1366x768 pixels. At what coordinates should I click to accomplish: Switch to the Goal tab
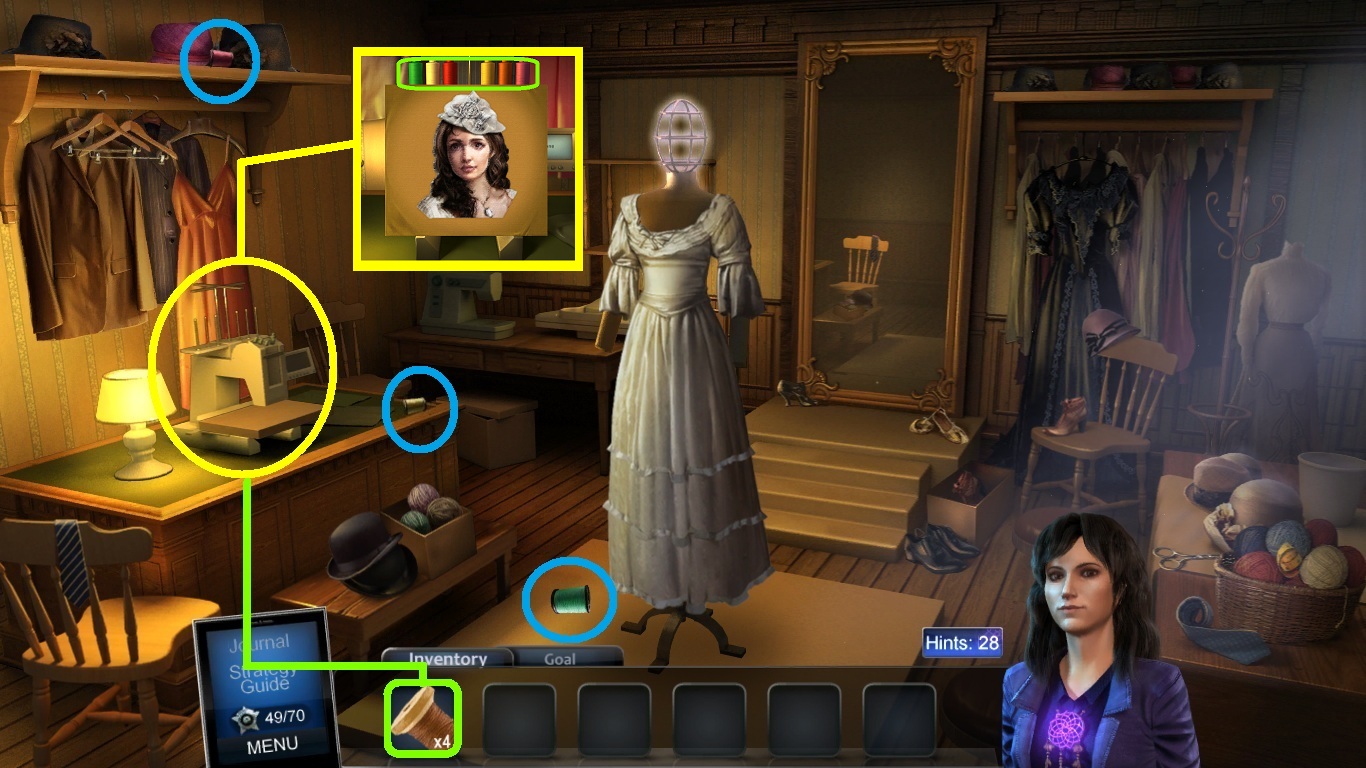[x=559, y=659]
